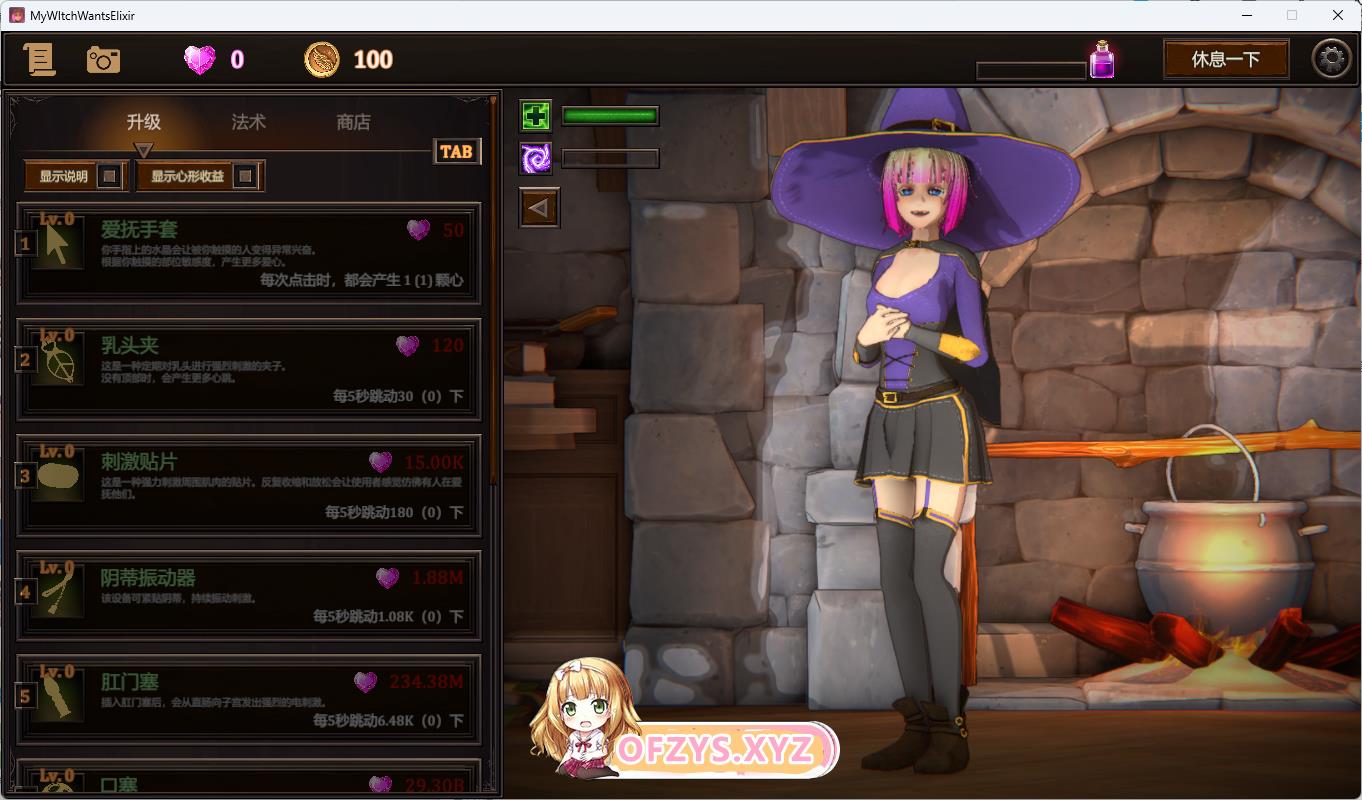Open the scroll log icon

(x=40, y=60)
